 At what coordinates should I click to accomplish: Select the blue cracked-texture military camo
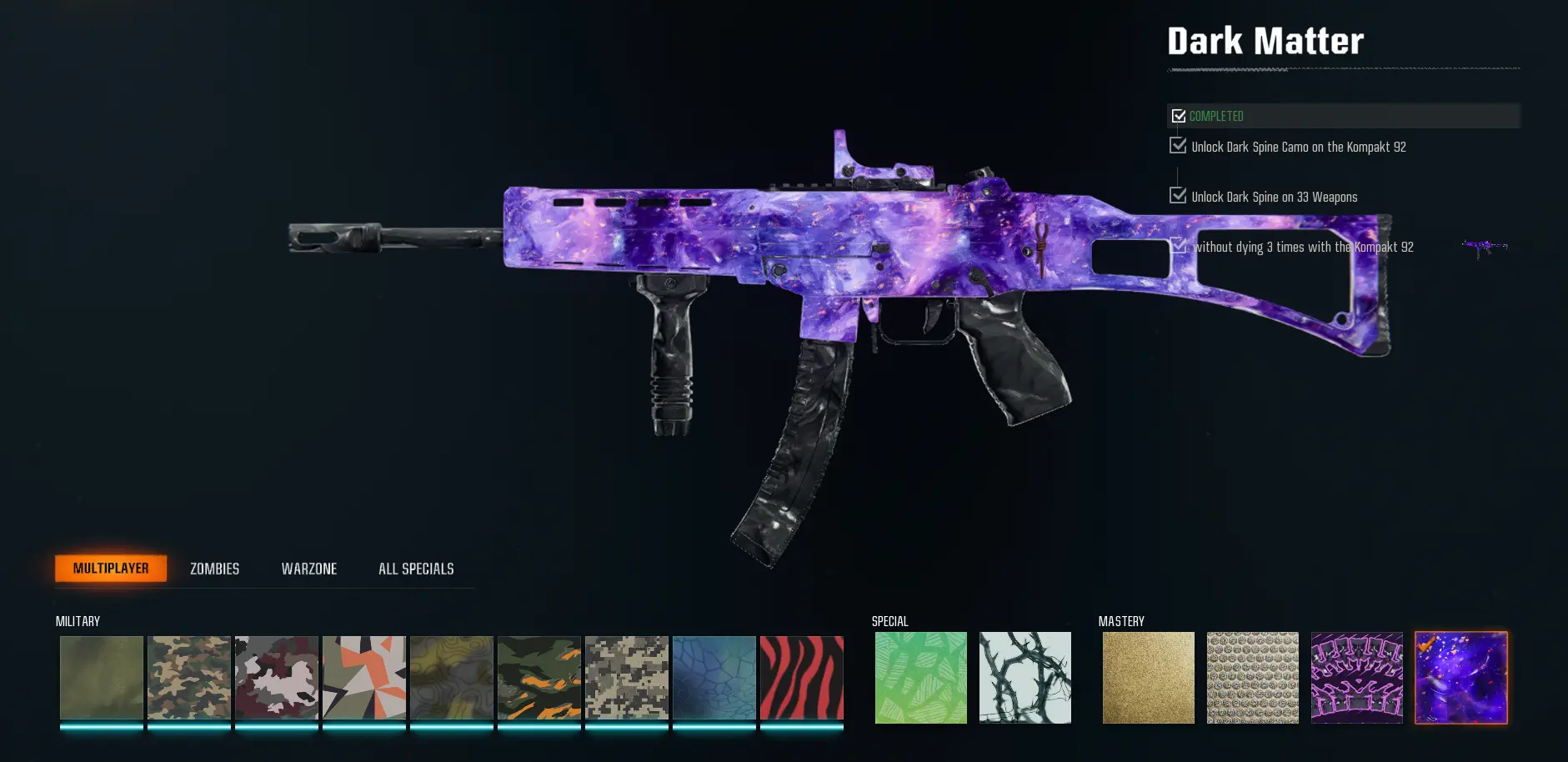(x=714, y=677)
